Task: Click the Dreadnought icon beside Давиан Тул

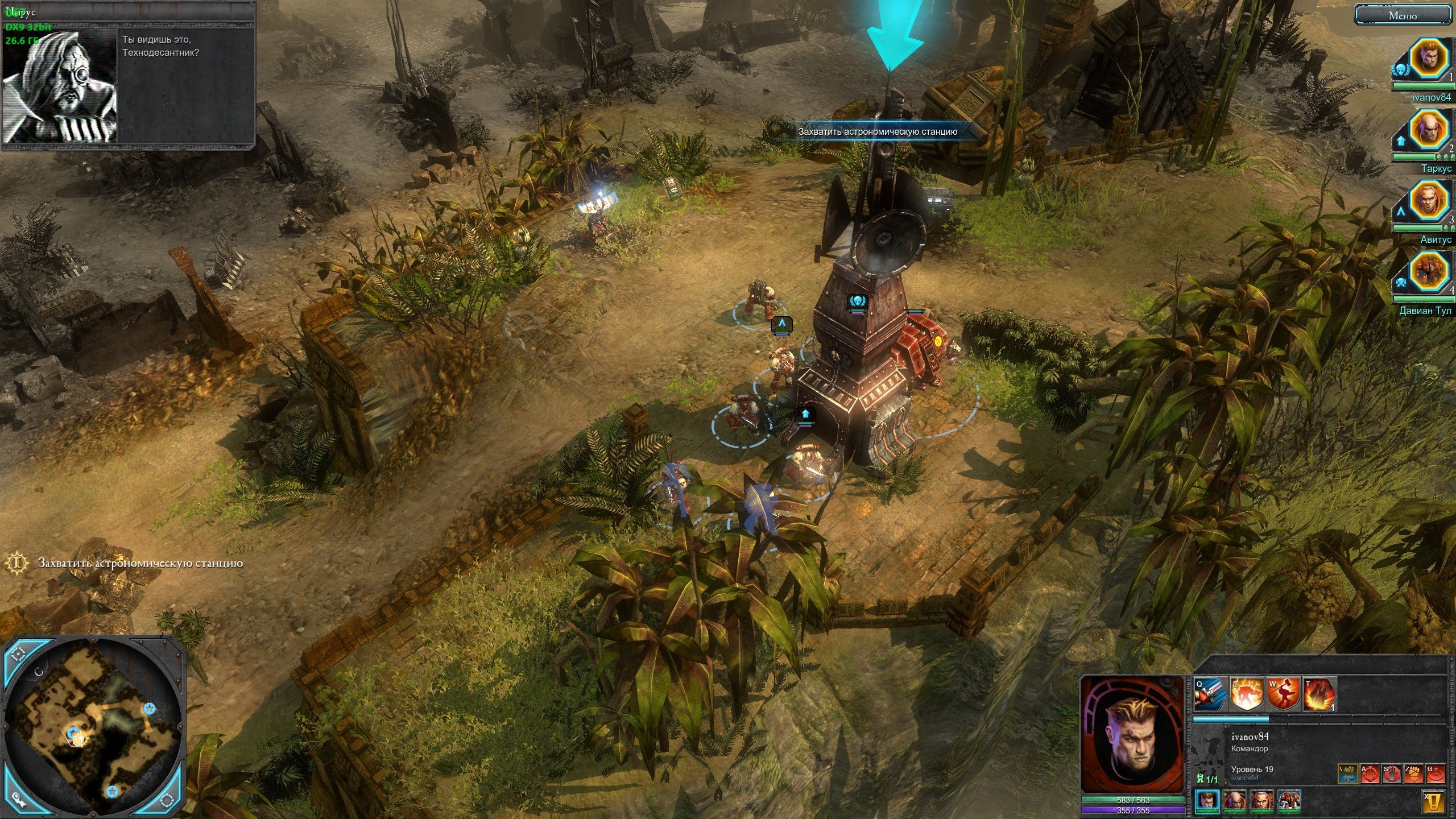Action: (1402, 283)
